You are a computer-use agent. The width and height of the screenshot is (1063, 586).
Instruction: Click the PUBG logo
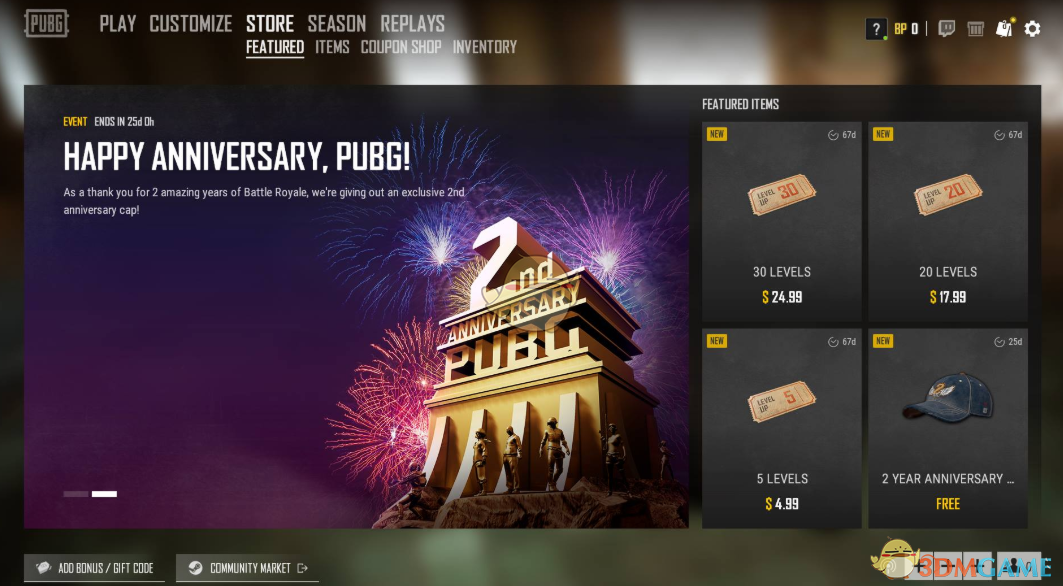point(47,23)
